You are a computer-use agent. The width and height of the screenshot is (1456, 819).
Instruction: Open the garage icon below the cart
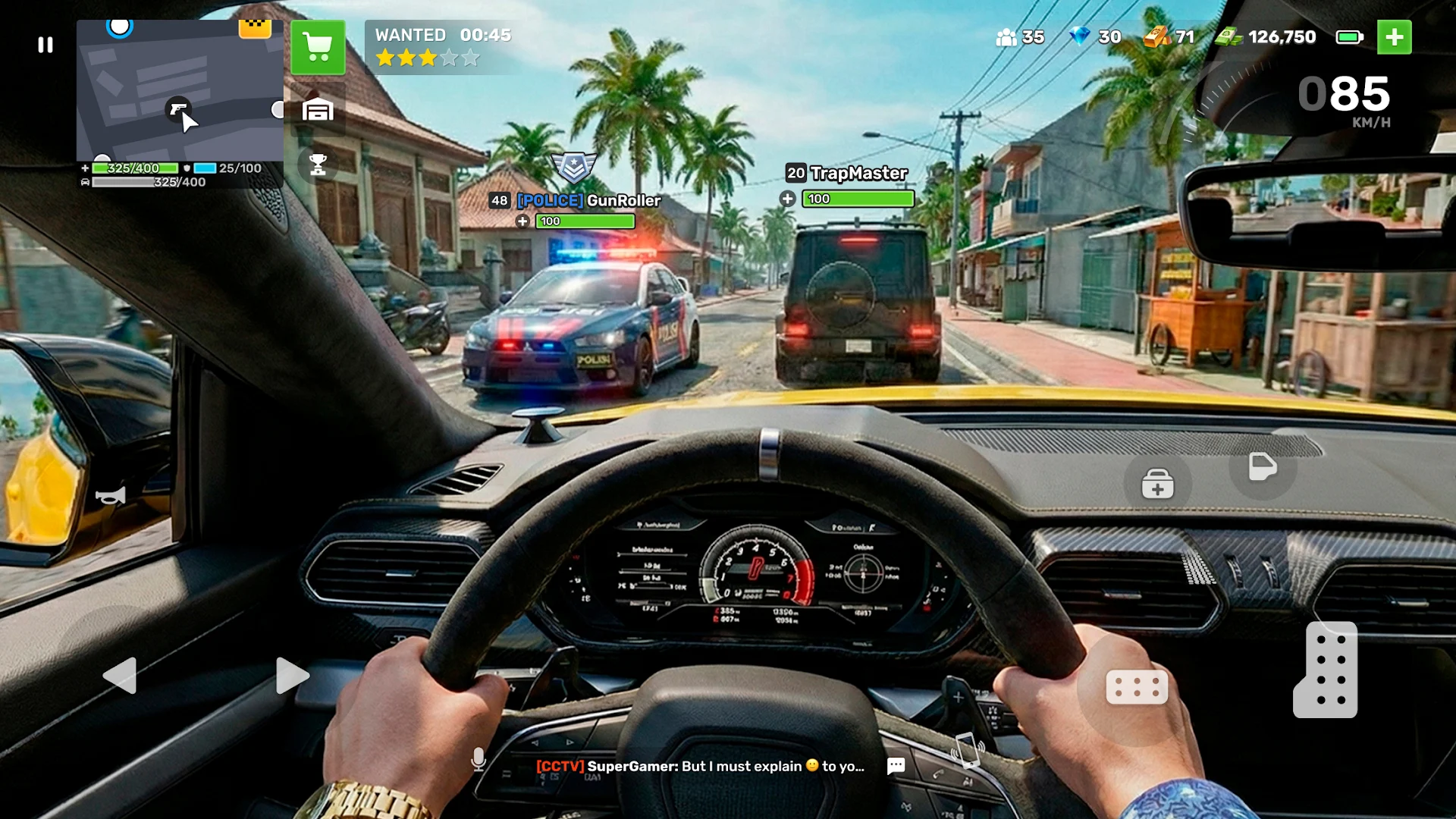[319, 109]
